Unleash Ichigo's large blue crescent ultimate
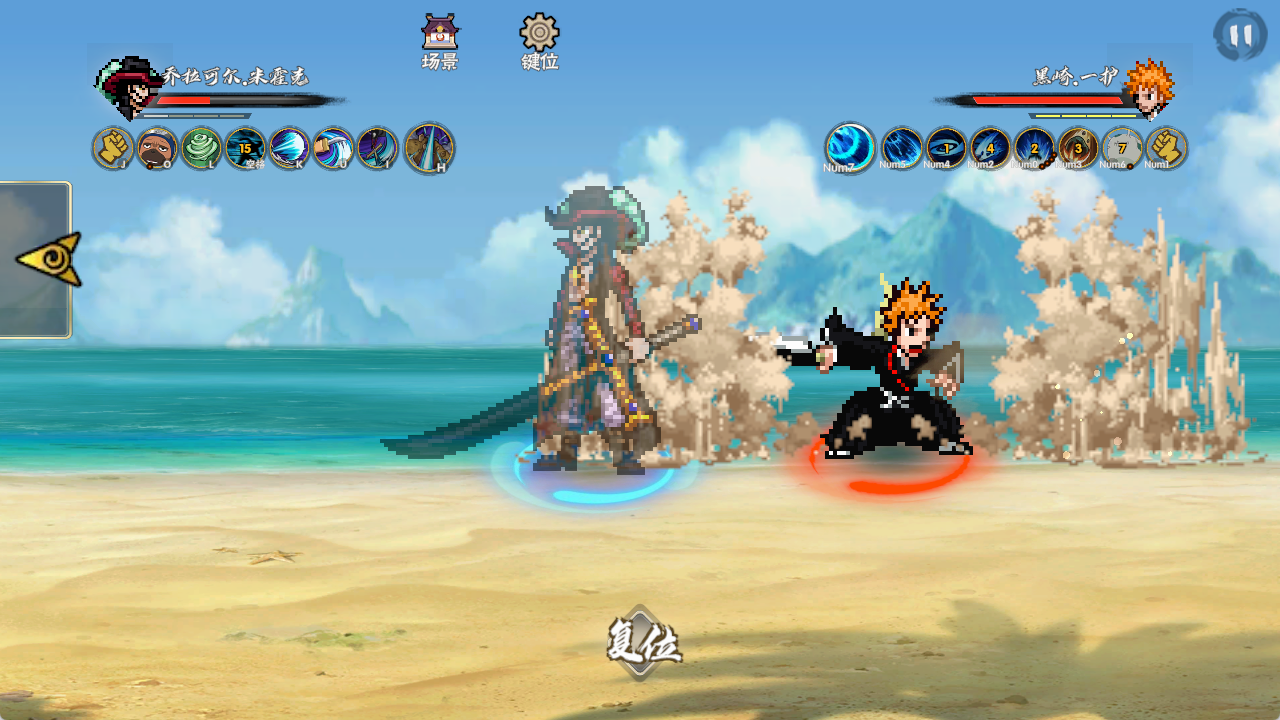The height and width of the screenshot is (720, 1280). pos(850,148)
